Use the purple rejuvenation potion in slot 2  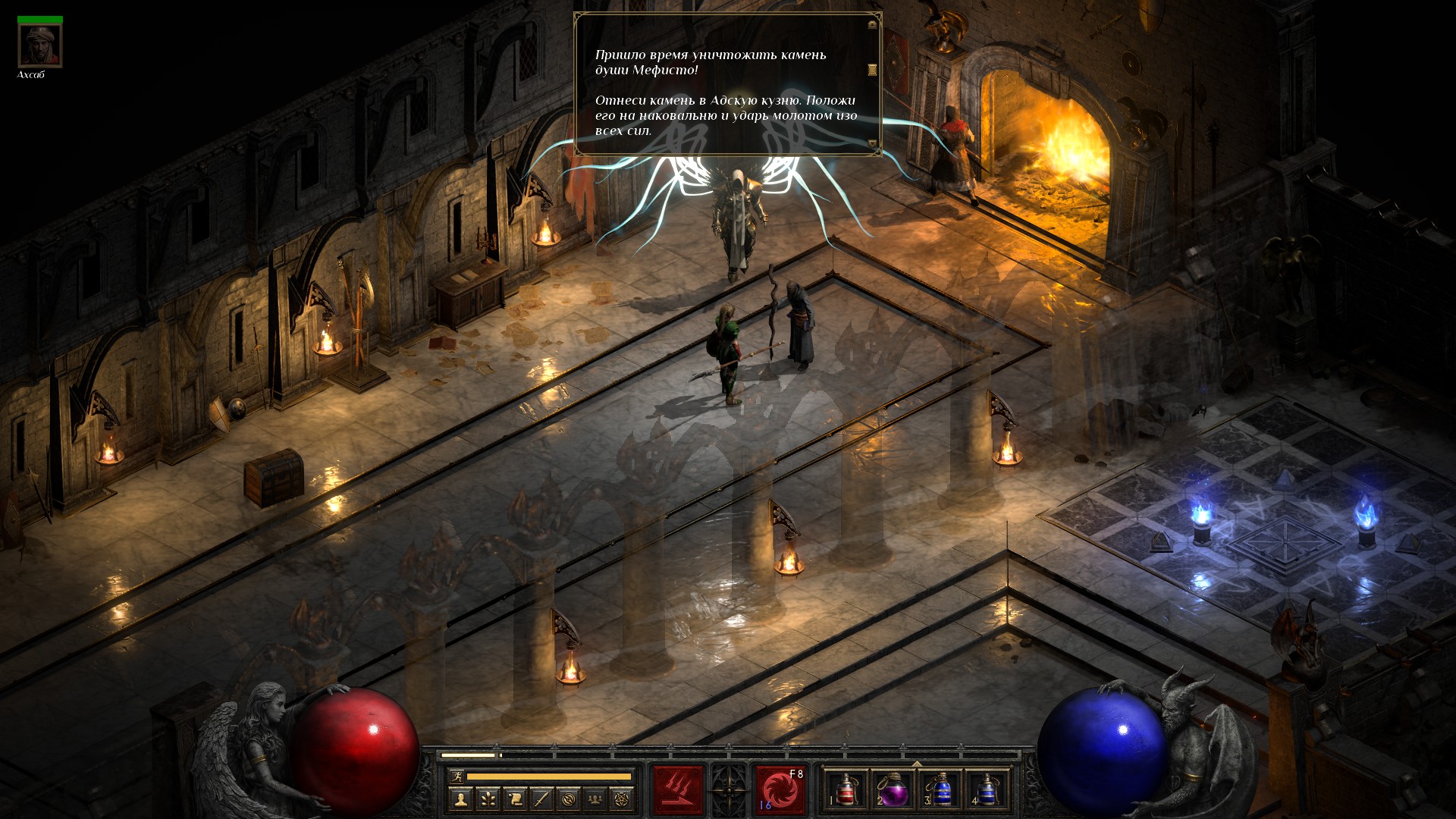click(893, 790)
